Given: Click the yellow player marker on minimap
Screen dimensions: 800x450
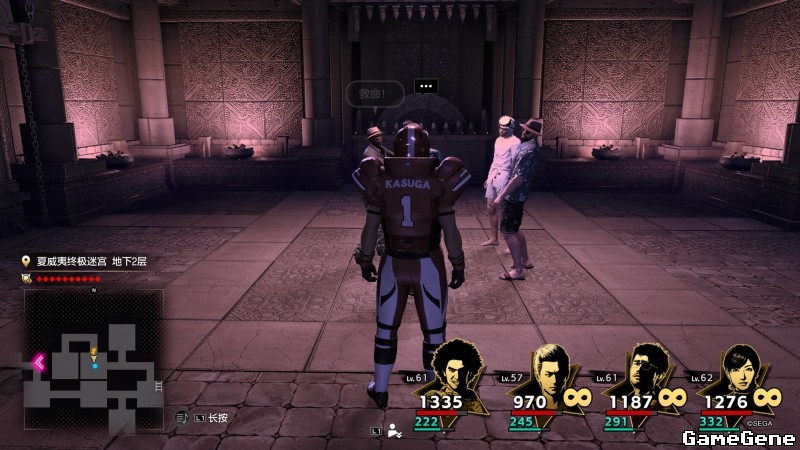Looking at the screenshot, I should coord(94,353).
